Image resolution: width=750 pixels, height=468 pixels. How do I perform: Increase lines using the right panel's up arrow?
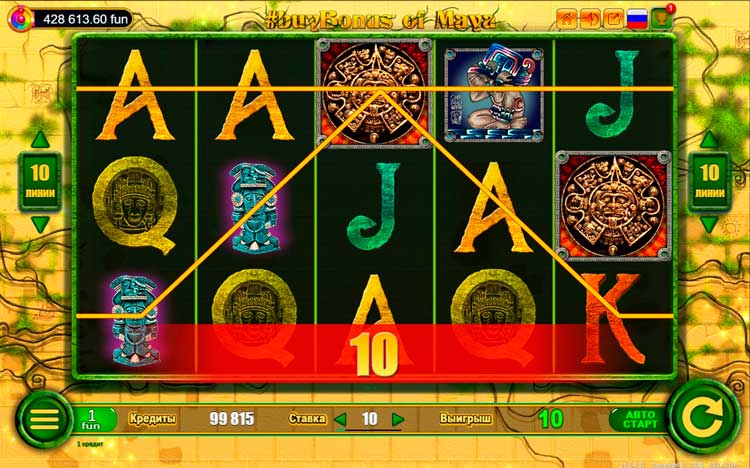pos(709,140)
